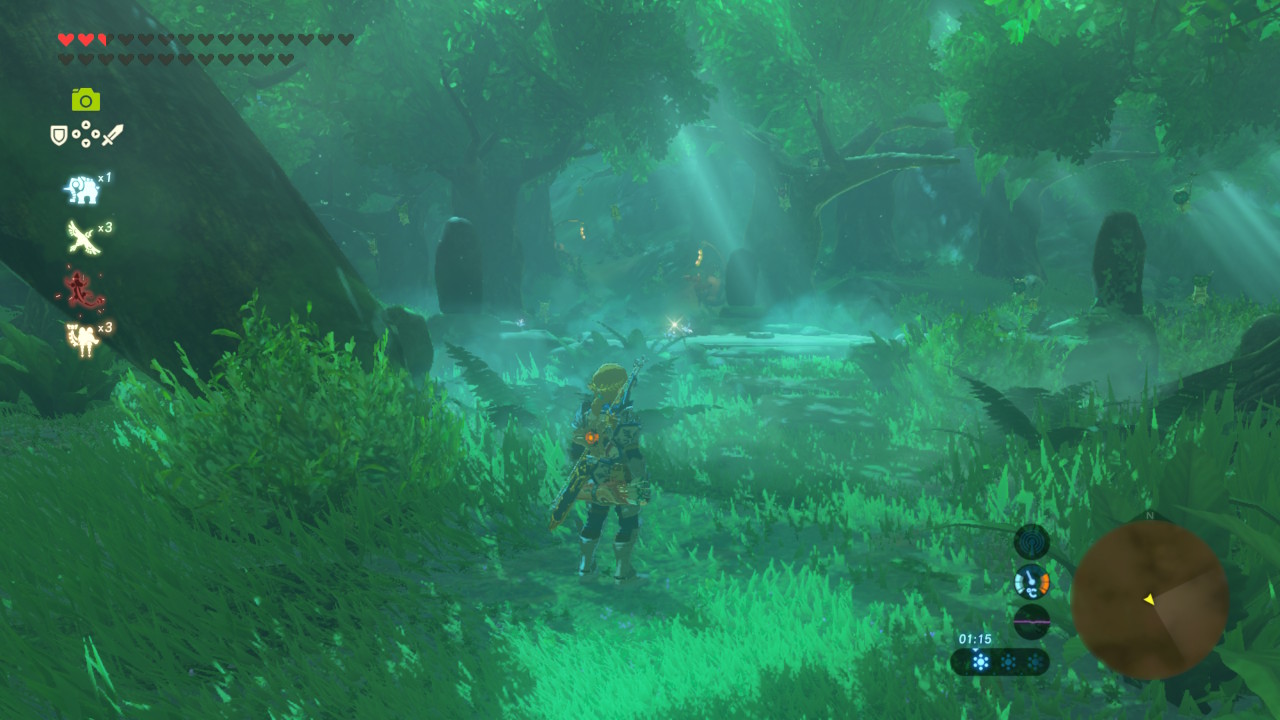1280x720 pixels.
Task: Select the green Camera rune icon
Action: [85, 99]
